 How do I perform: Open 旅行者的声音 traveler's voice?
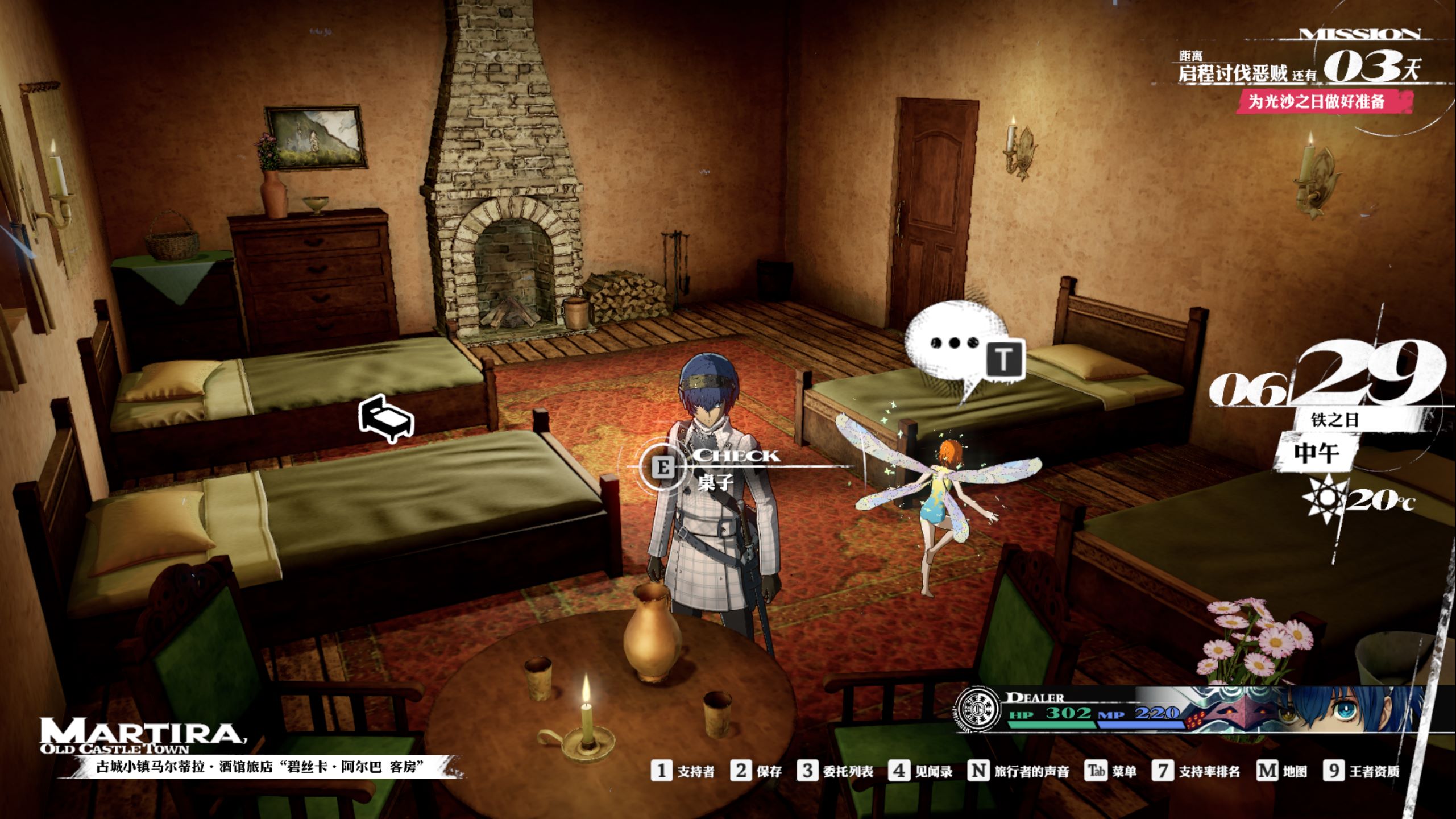[1019, 771]
